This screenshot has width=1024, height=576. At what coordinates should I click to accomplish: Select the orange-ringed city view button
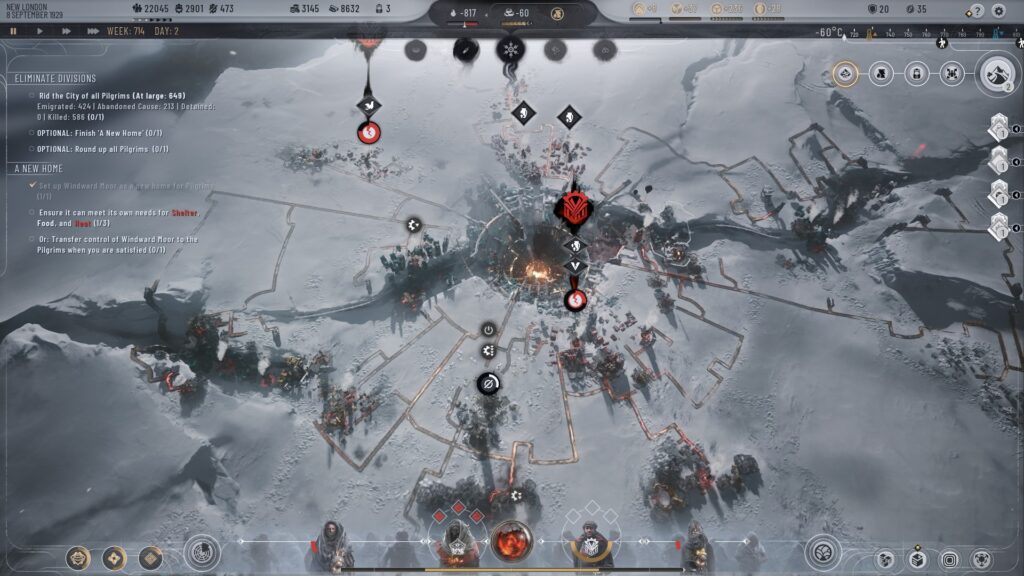(845, 73)
